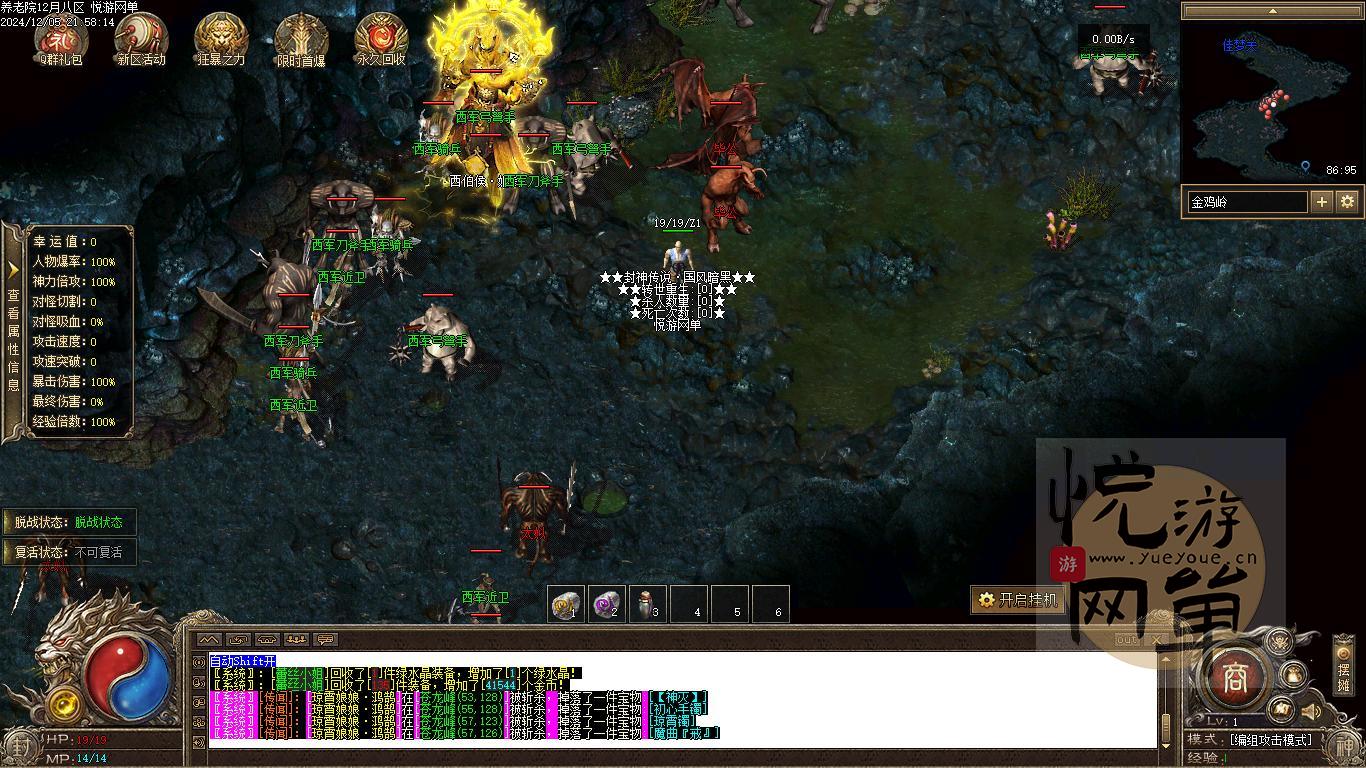Open the 永久回收 recycle icon

tap(381, 38)
